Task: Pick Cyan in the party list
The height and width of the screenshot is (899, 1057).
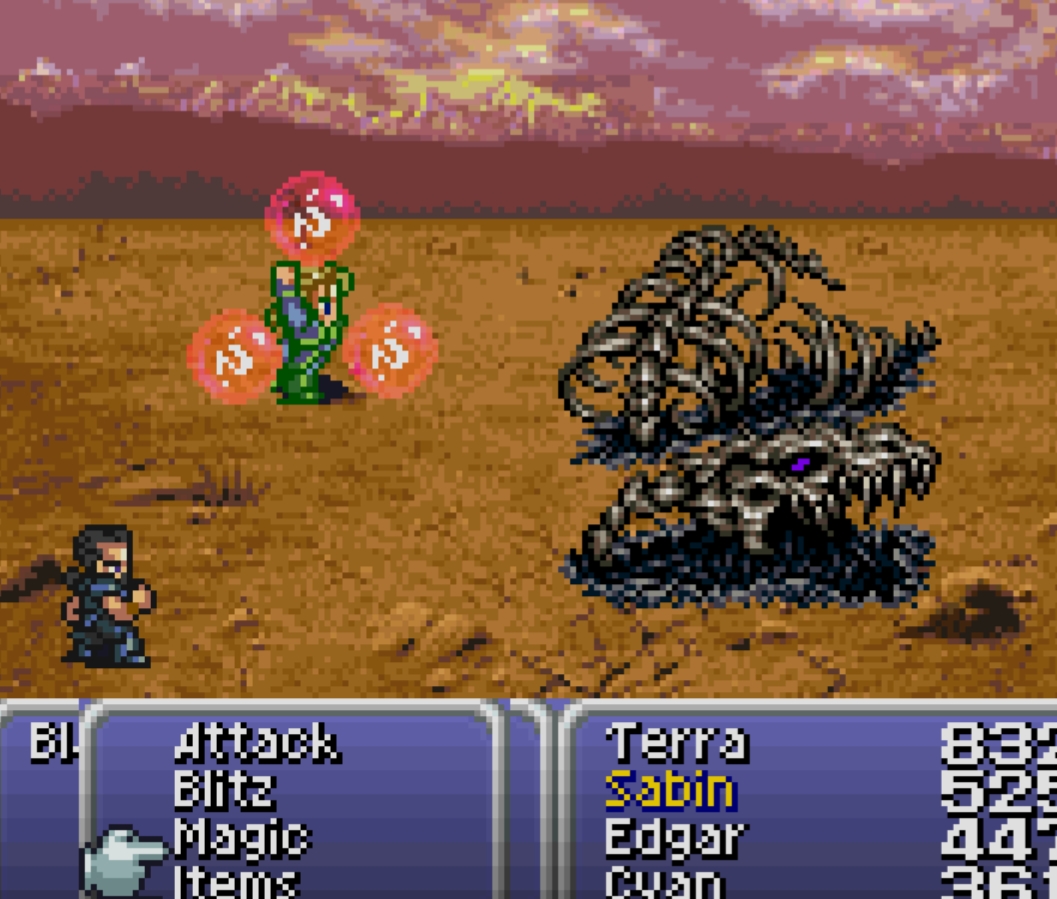Action: click(664, 884)
